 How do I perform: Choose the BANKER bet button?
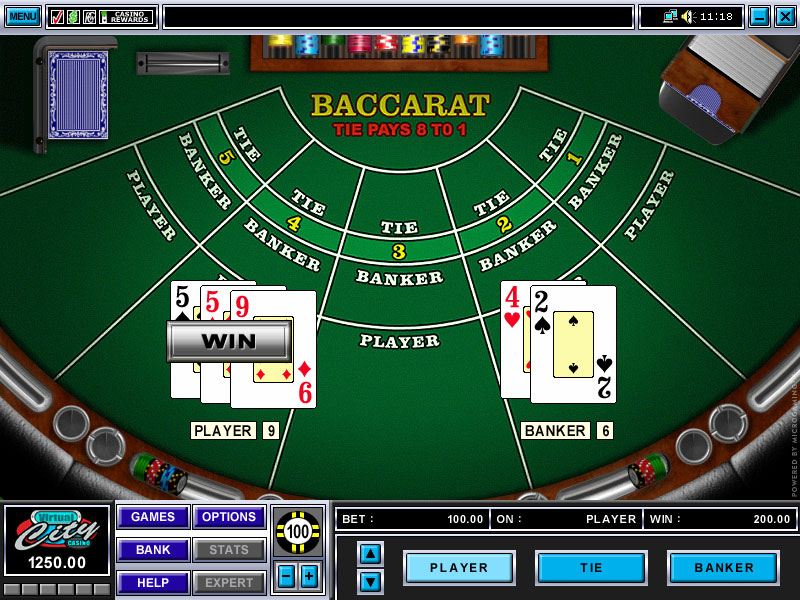[723, 567]
